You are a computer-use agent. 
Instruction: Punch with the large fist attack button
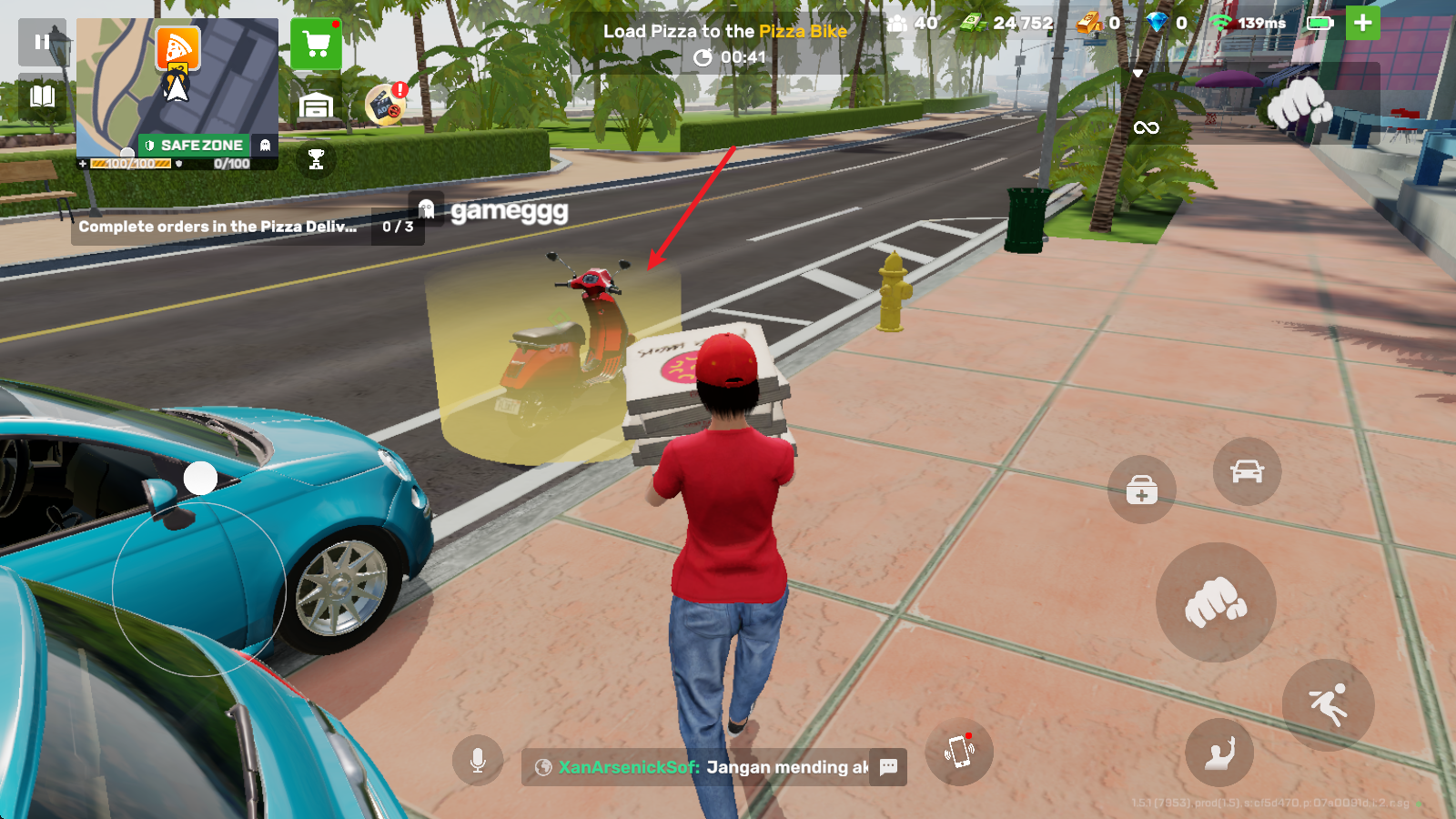(x=1215, y=602)
